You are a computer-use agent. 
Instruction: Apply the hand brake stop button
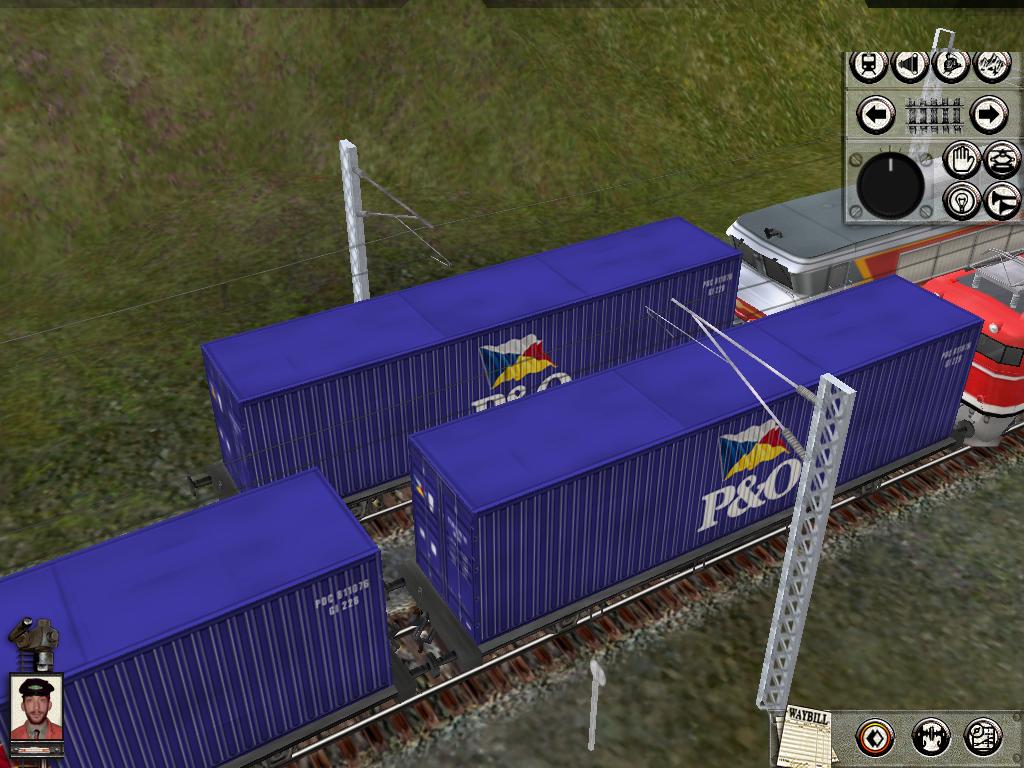[962, 159]
